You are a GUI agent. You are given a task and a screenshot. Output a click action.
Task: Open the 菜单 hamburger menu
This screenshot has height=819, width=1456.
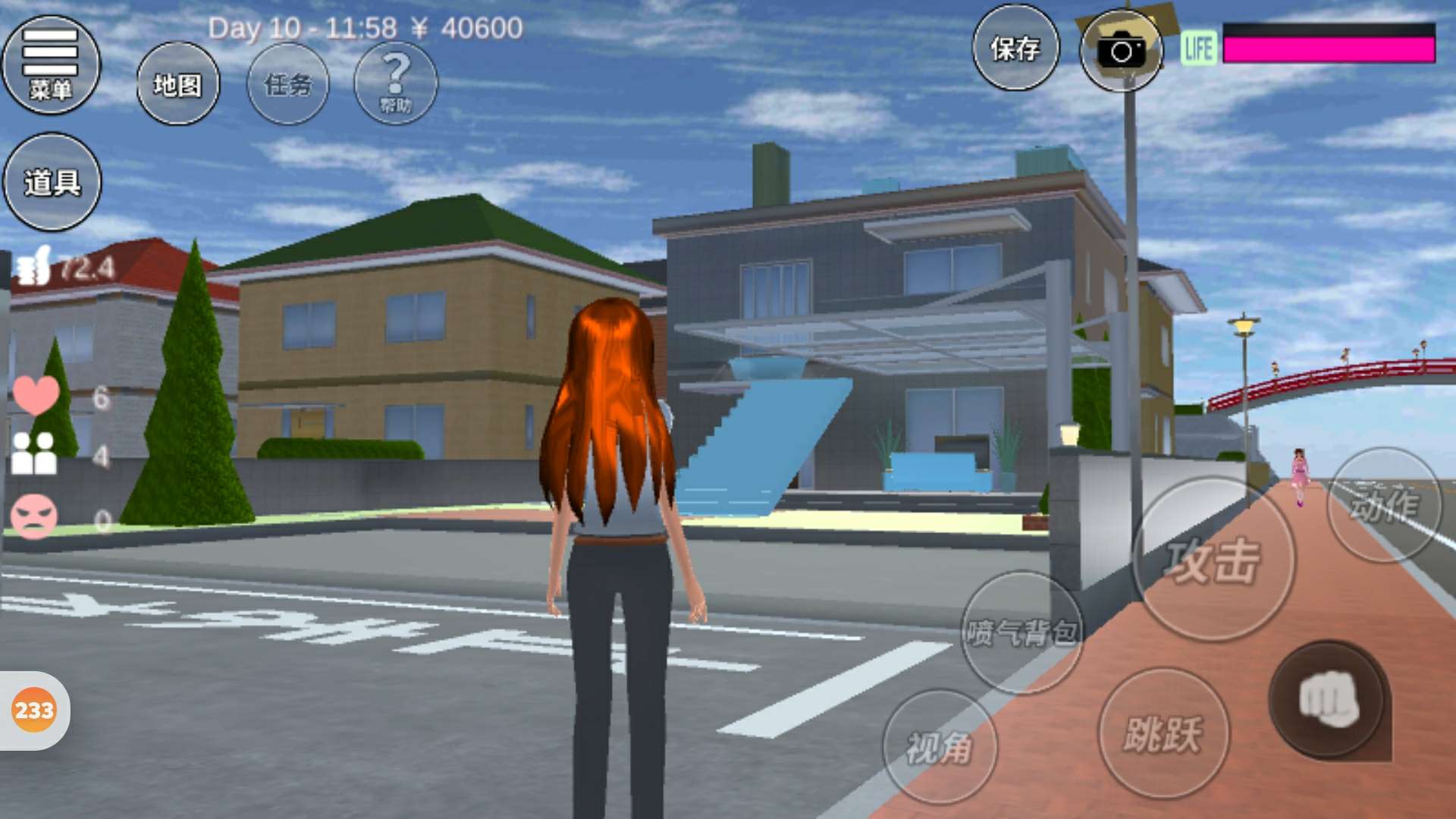click(51, 64)
